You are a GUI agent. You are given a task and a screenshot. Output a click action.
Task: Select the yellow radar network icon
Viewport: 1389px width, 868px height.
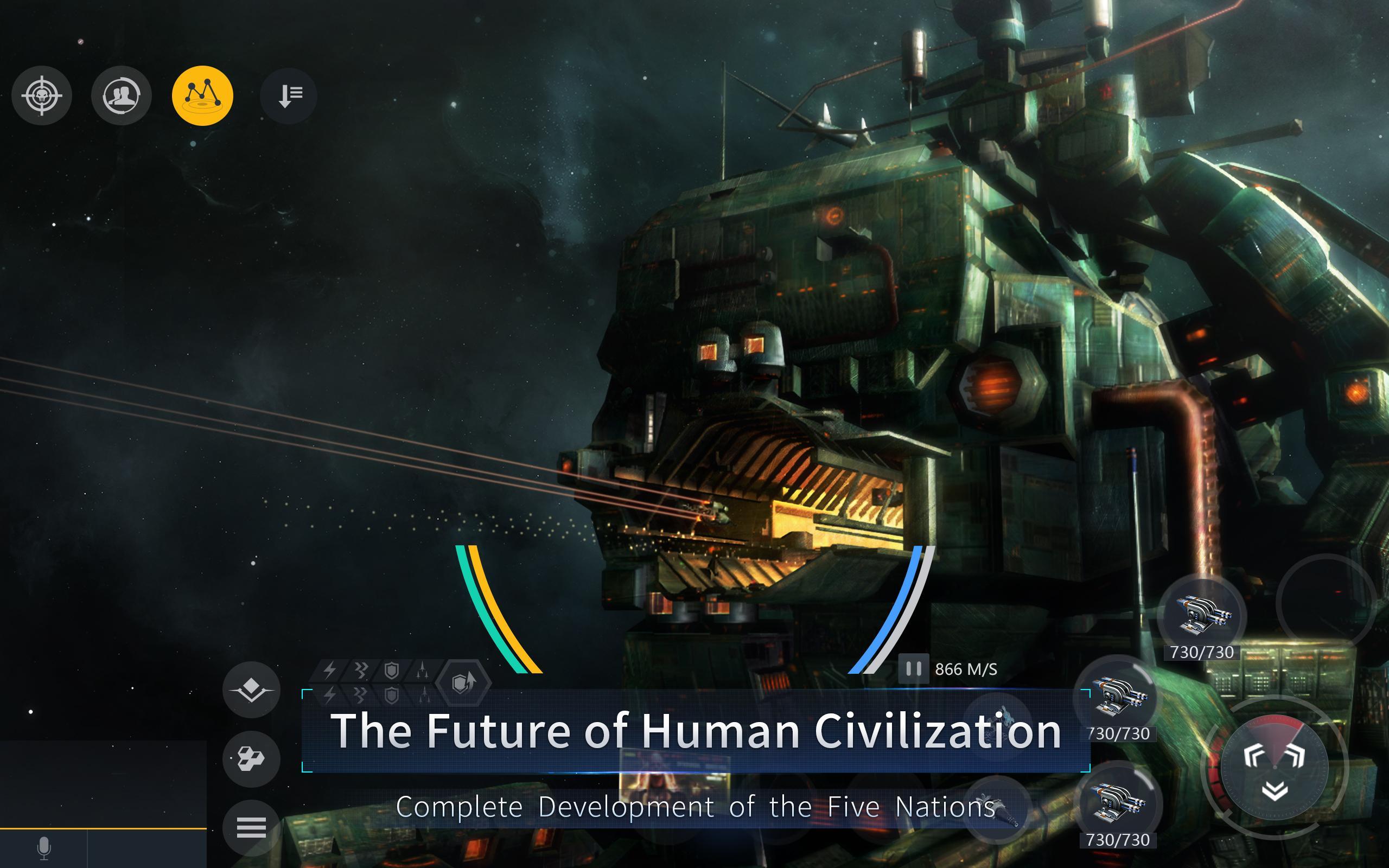pos(202,96)
